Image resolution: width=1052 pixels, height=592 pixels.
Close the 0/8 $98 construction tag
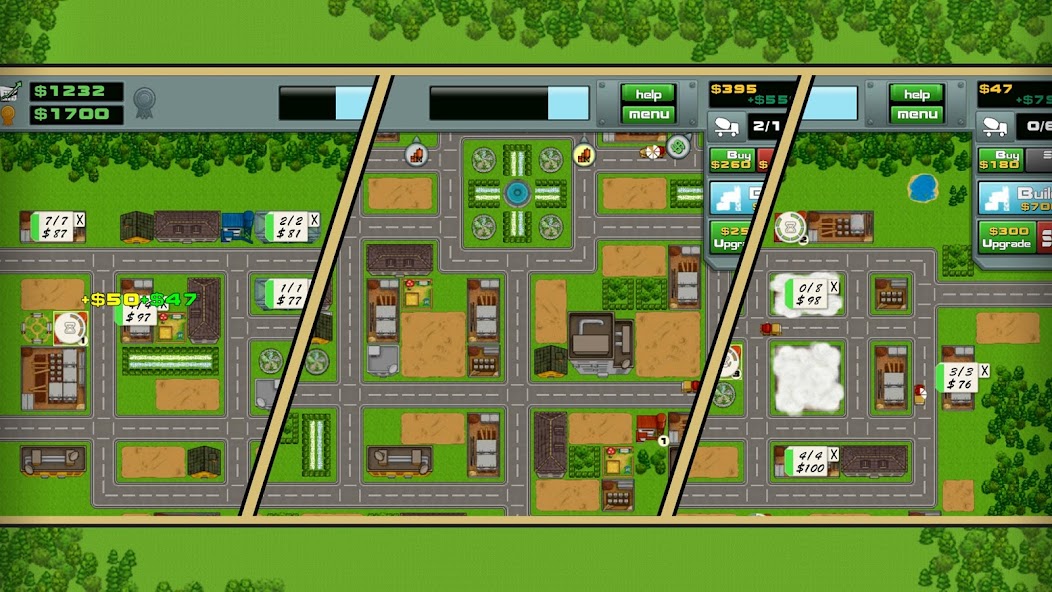point(835,287)
